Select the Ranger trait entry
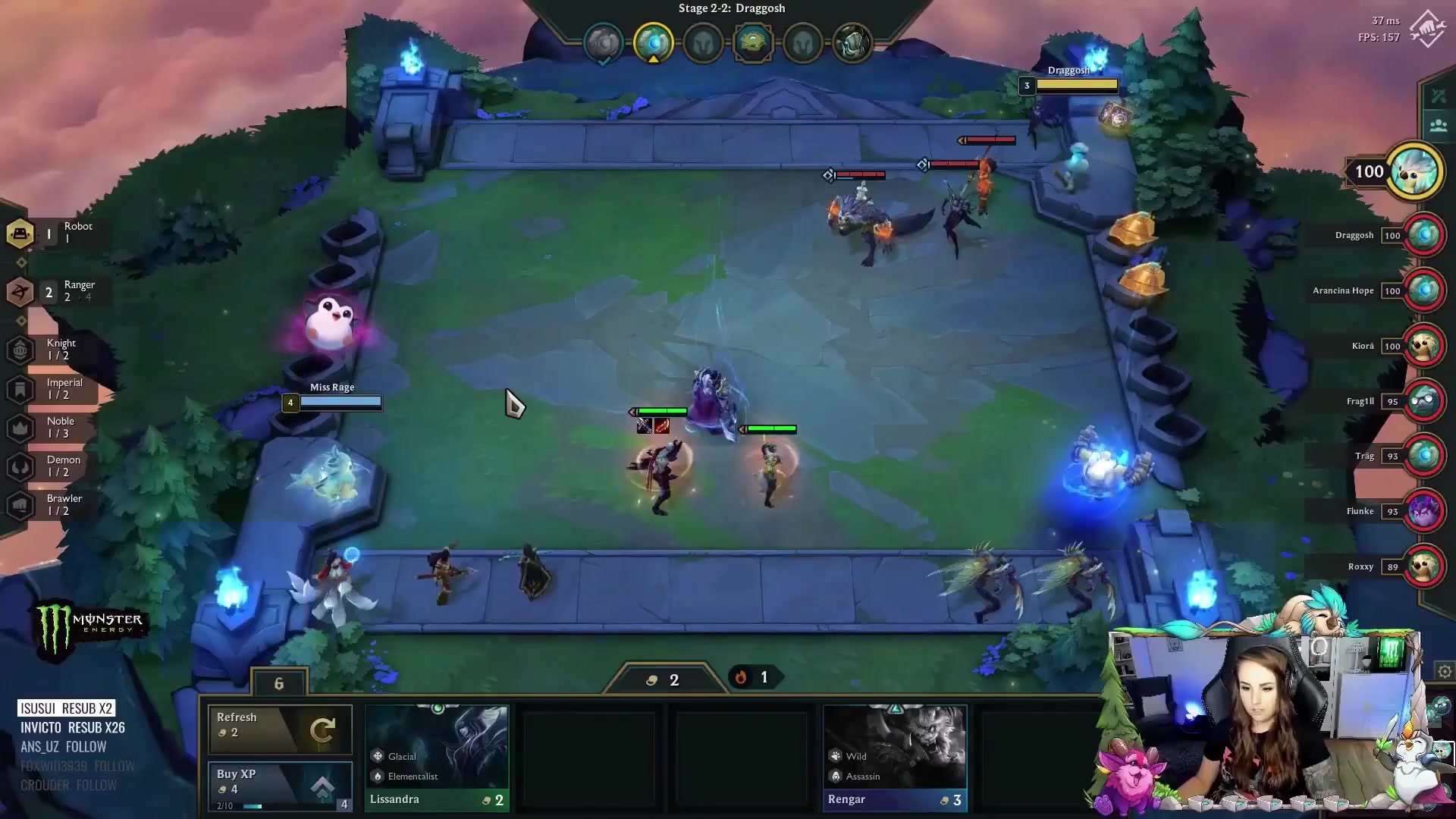 coord(55,291)
